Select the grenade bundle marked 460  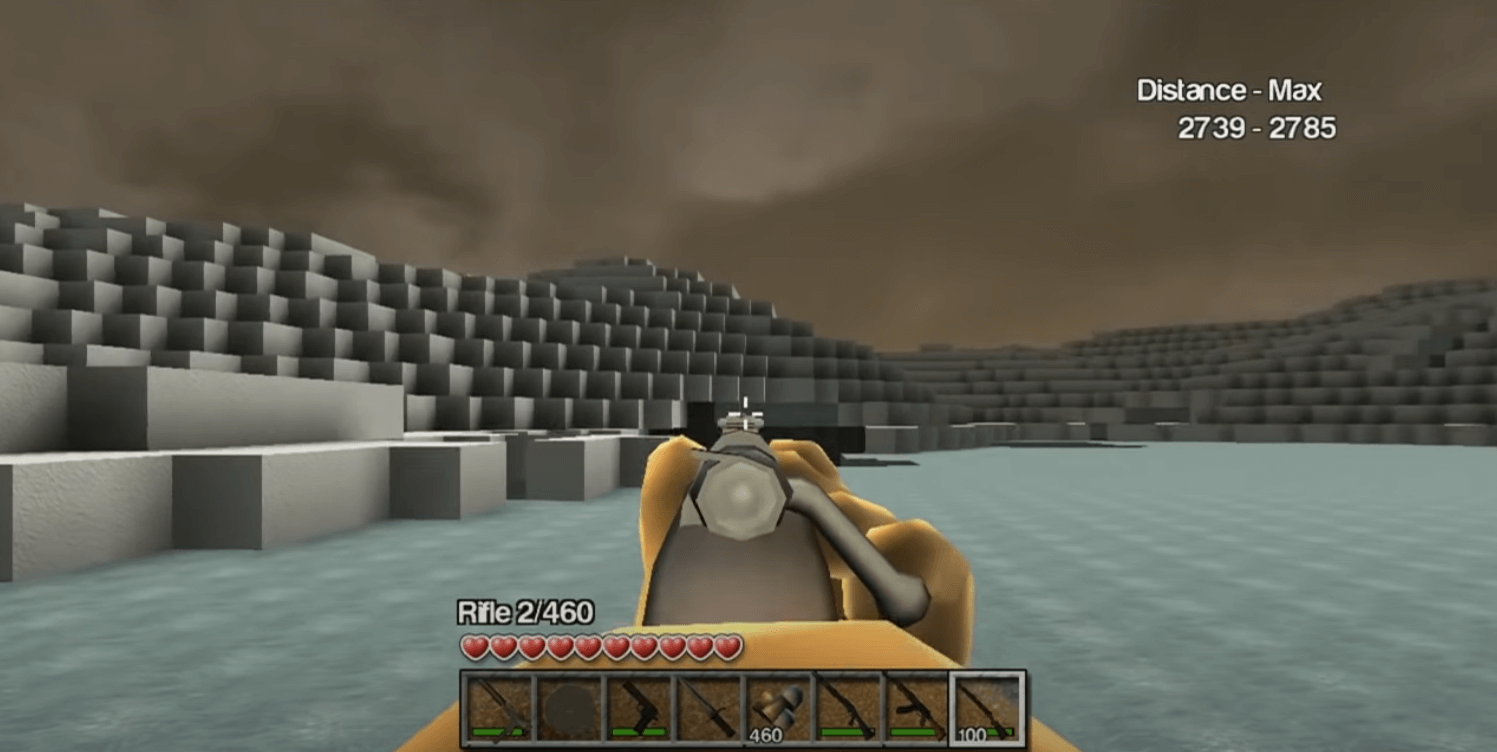[779, 705]
